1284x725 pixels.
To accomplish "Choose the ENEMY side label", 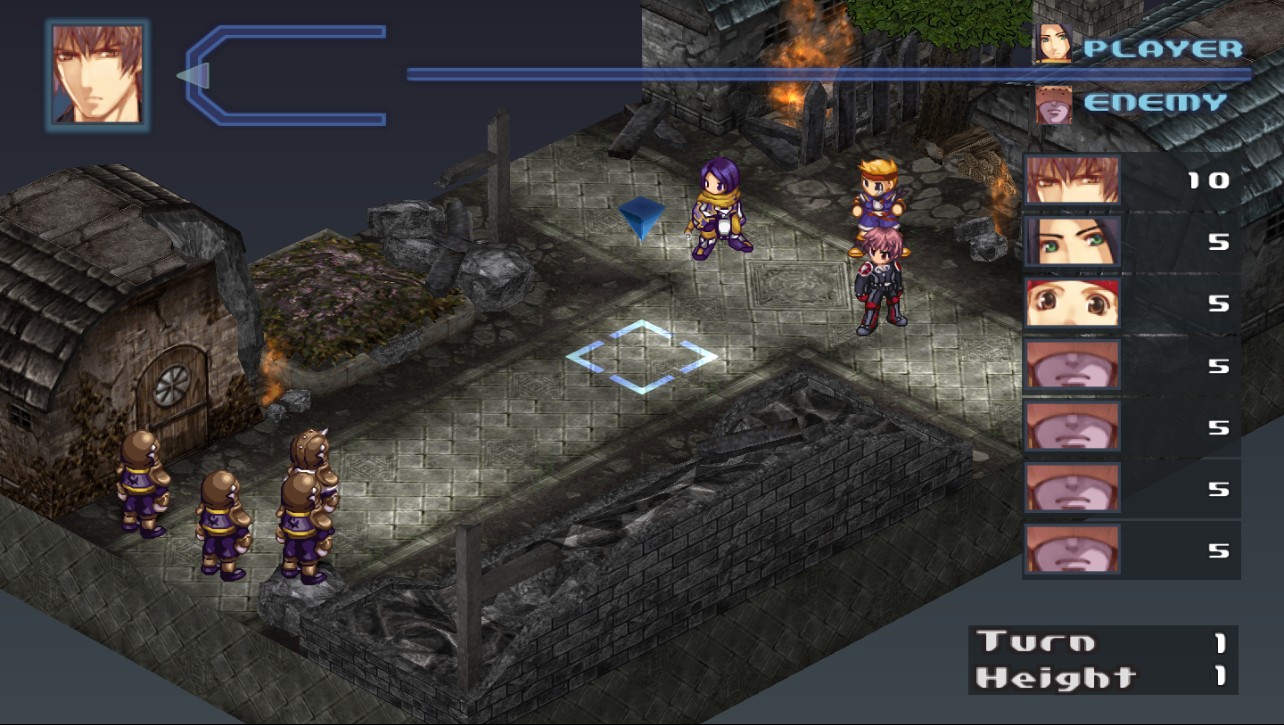I will point(1154,102).
